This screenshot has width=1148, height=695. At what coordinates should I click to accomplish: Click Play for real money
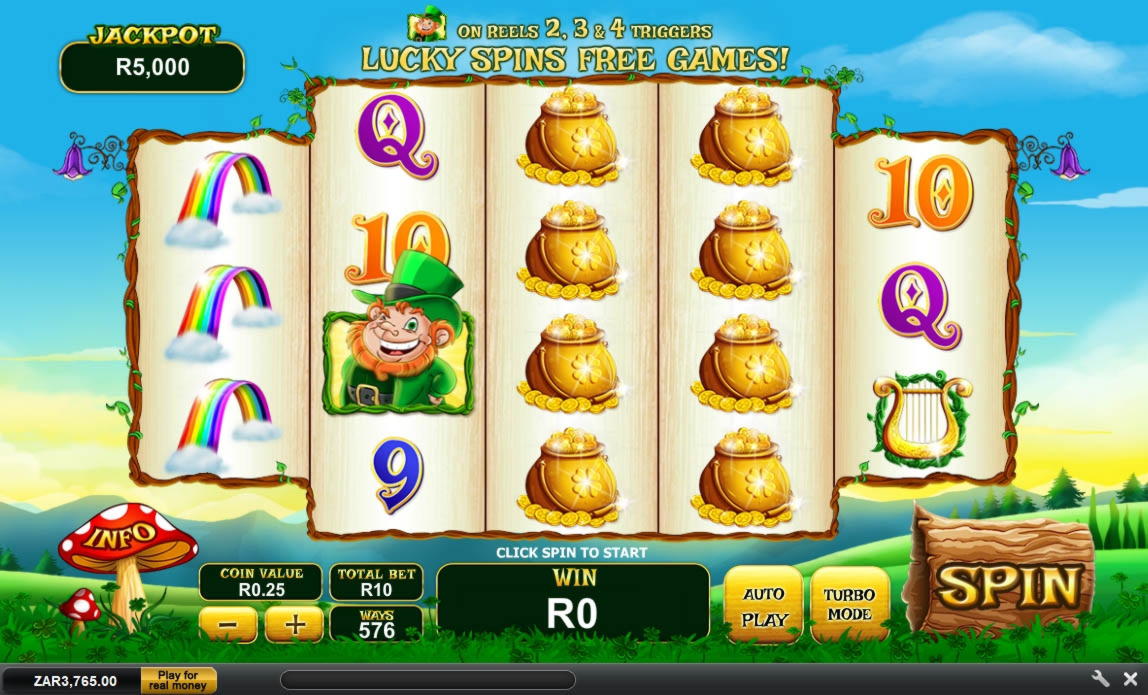pos(178,681)
